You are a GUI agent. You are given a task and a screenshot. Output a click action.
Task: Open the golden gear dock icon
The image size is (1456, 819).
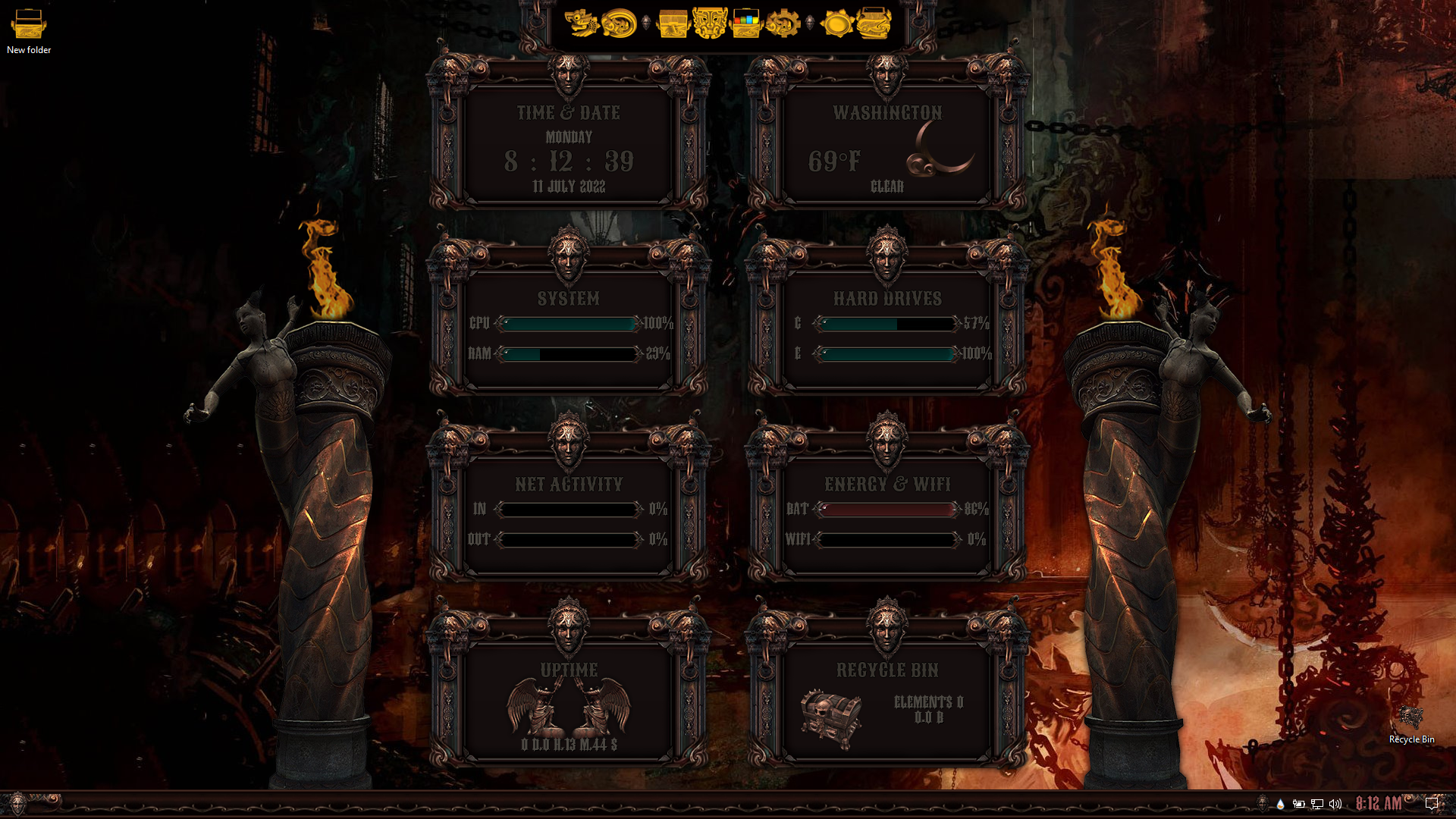click(783, 24)
